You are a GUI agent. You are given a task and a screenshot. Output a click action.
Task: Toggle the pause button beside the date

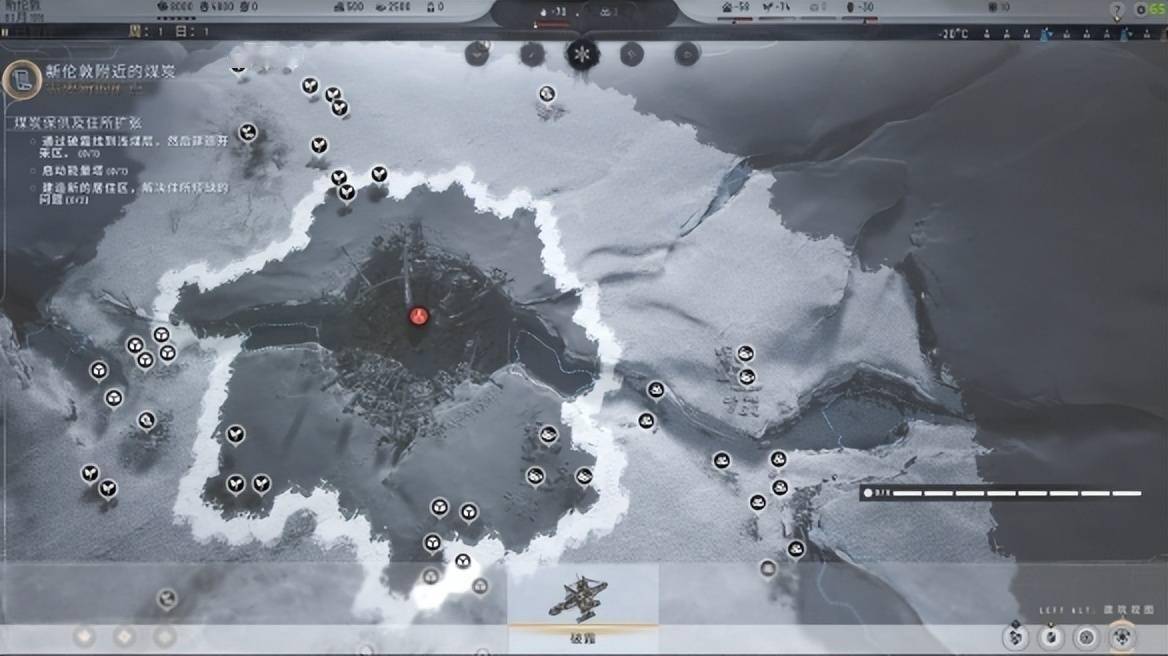[x=5, y=32]
